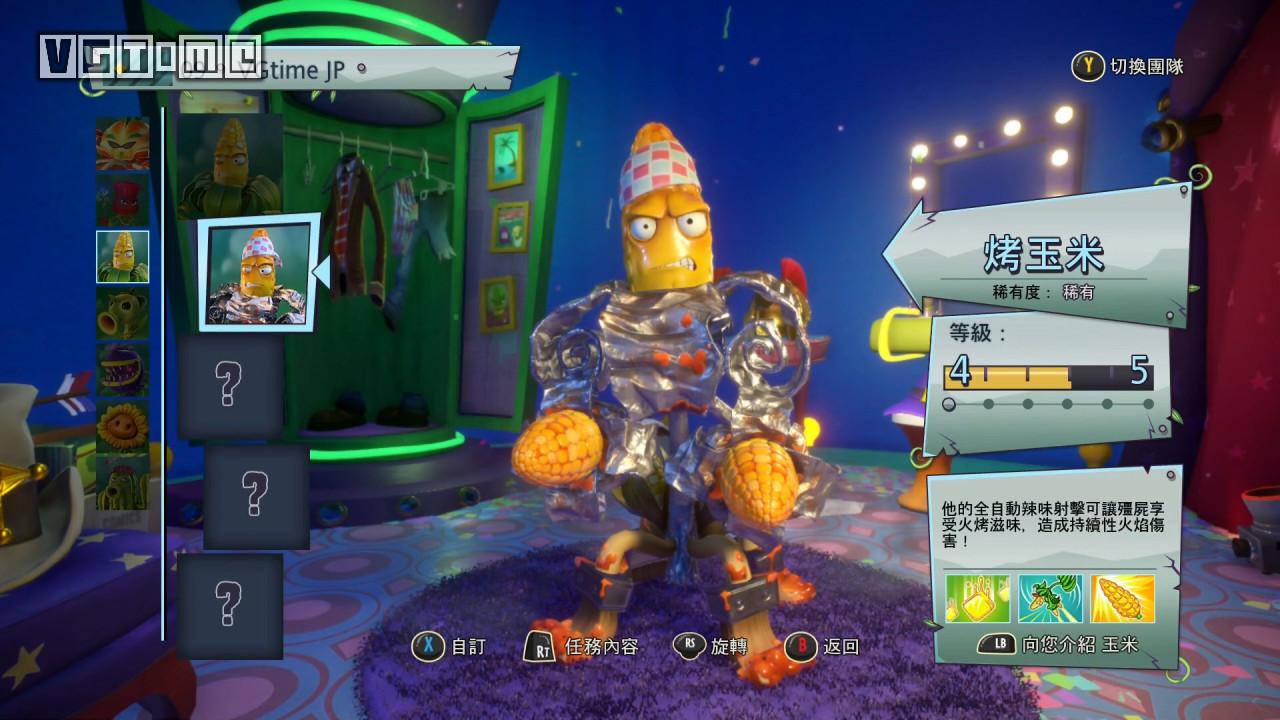Choose the default Kernel Corn variant tile
Viewport: 1280px width, 720px height.
230,165
